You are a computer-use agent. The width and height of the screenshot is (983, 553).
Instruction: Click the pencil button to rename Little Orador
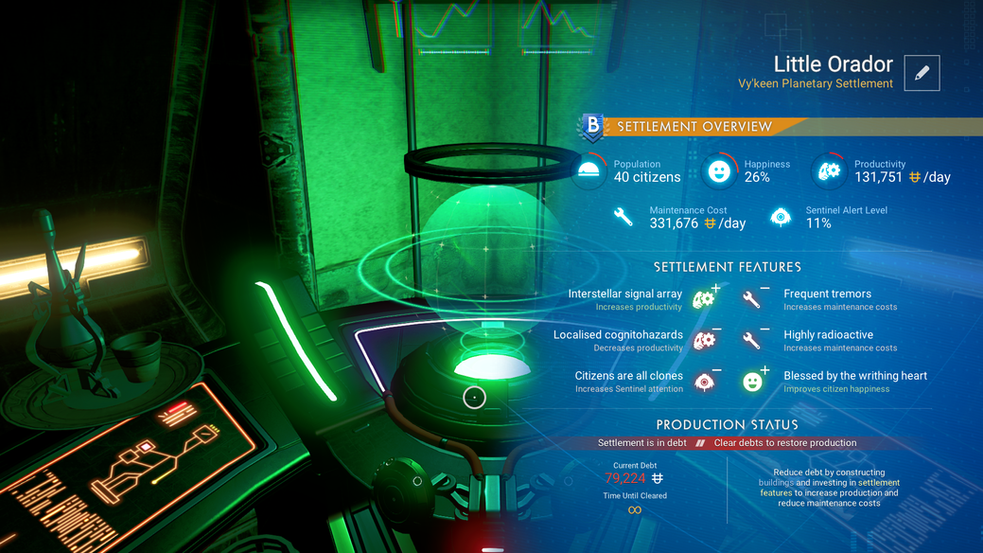(921, 73)
